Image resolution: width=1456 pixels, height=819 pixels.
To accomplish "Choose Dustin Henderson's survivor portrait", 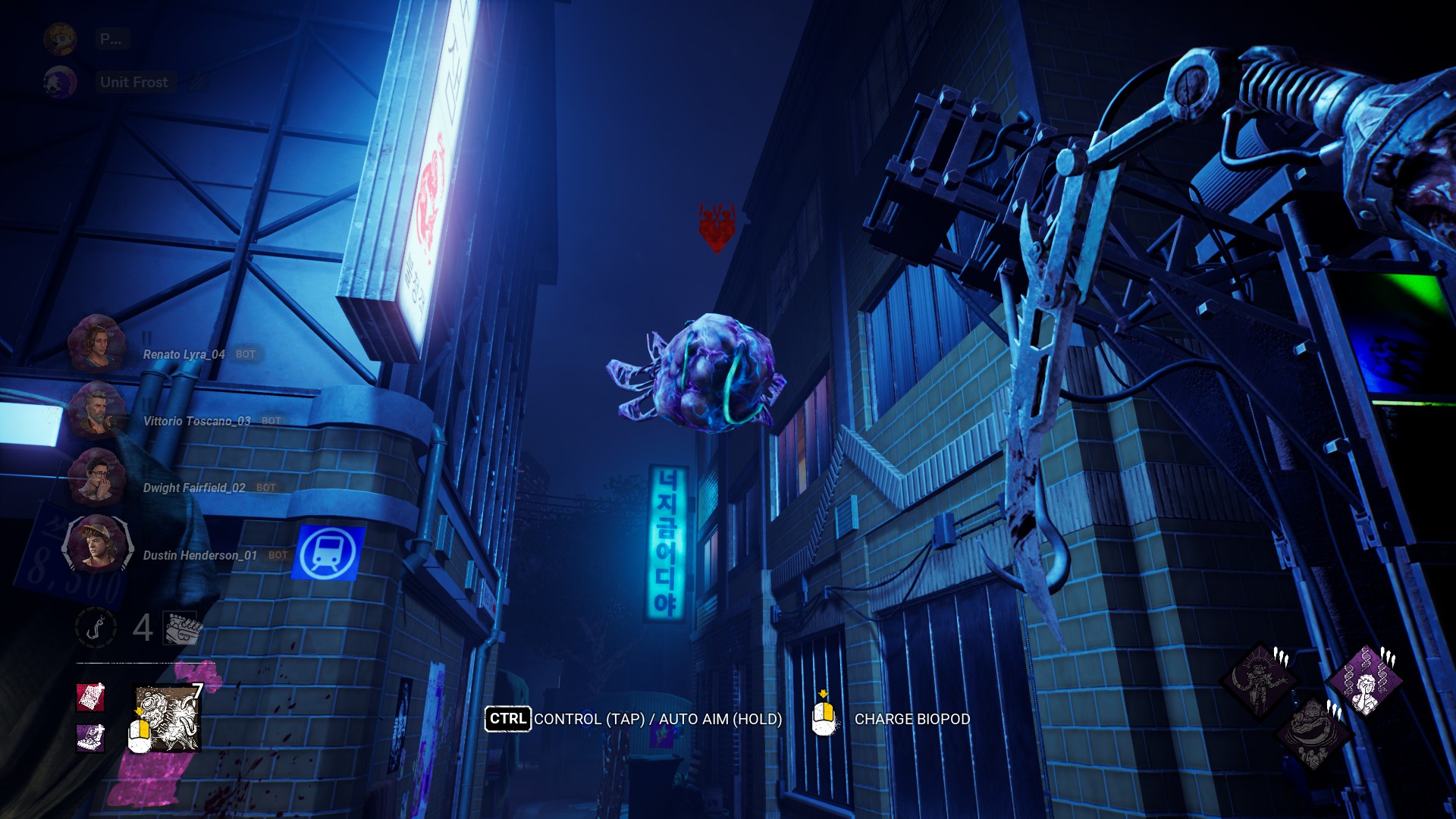I will [97, 544].
